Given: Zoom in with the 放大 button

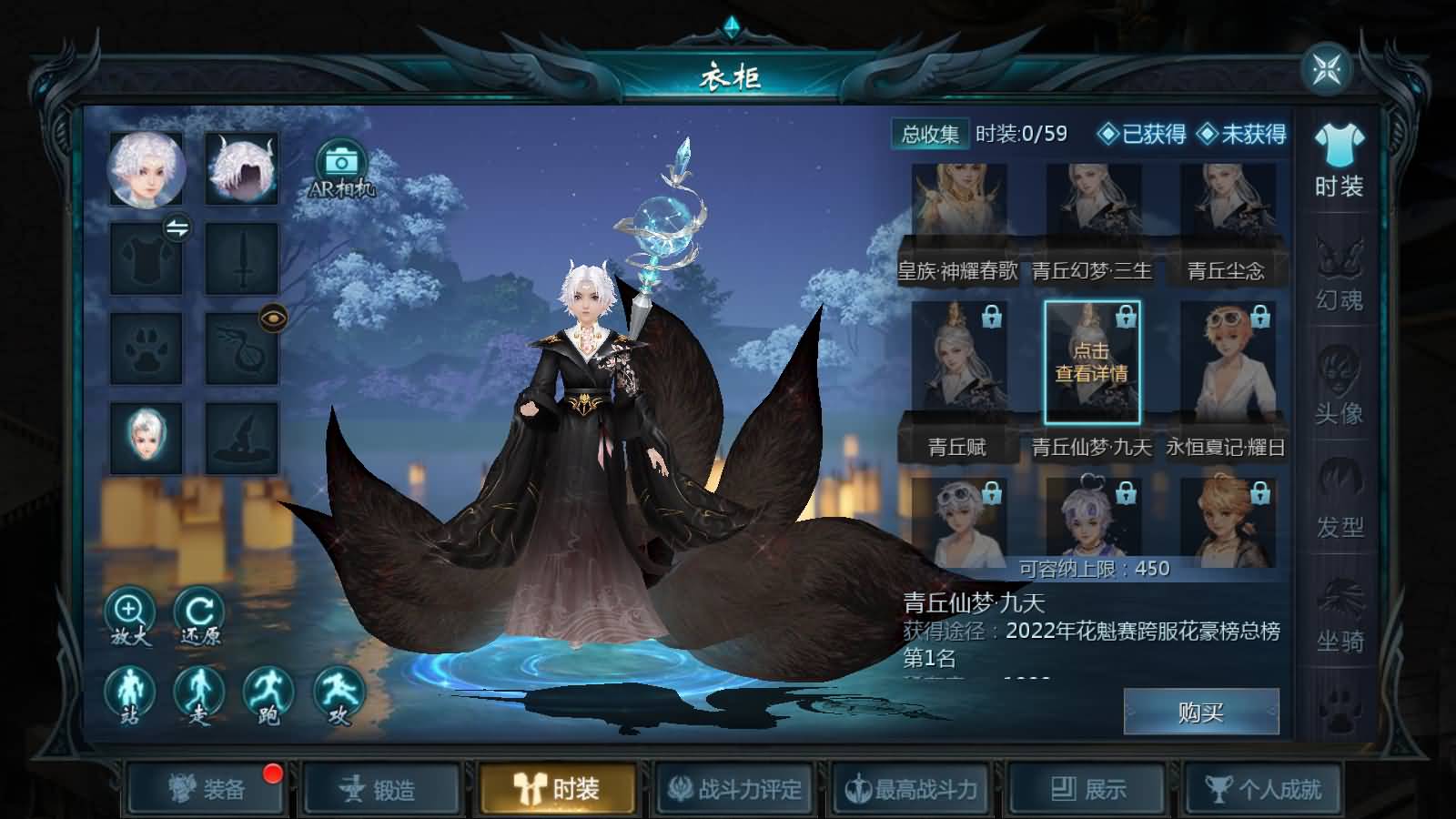Looking at the screenshot, I should pyautogui.click(x=130, y=615).
